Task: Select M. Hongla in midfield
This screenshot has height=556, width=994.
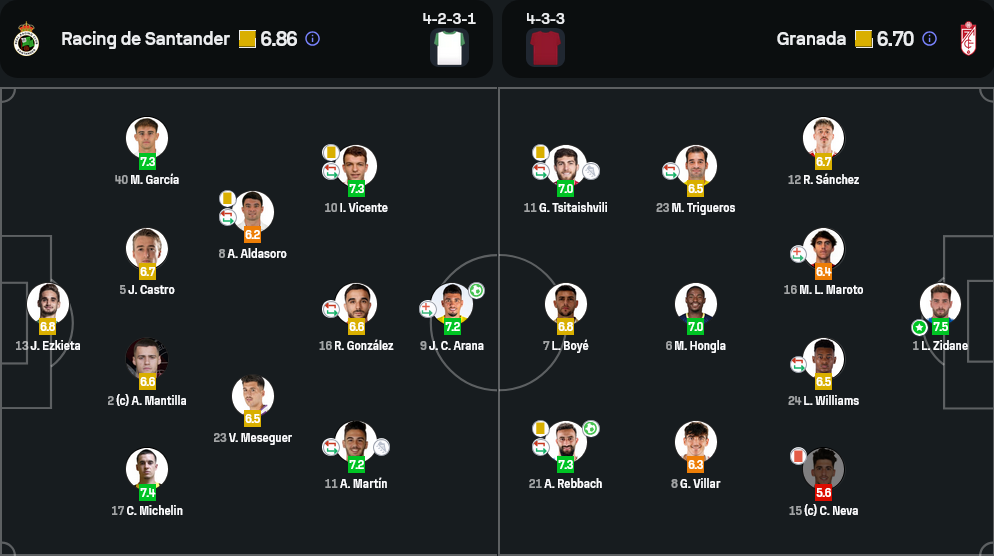Action: (696, 305)
